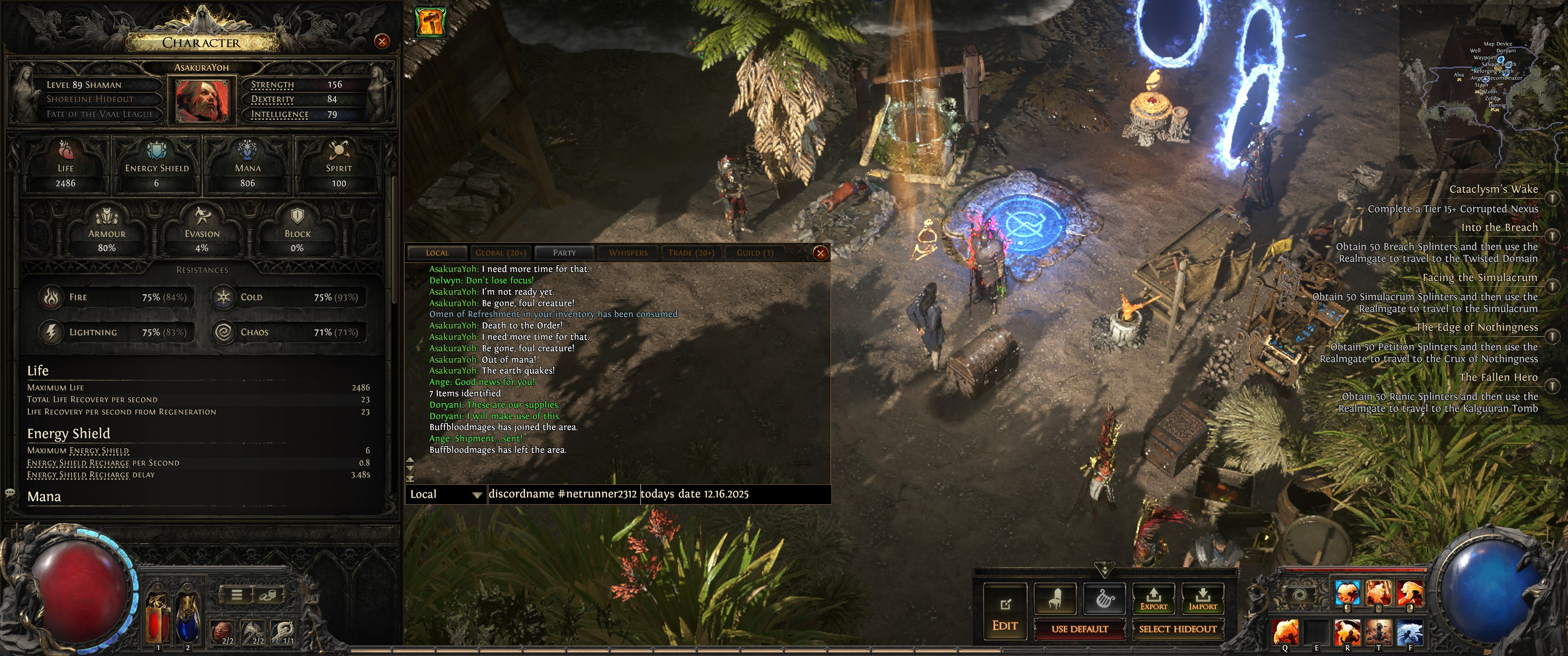Image resolution: width=1568 pixels, height=656 pixels.
Task: Switch to the Trade chat tab
Action: click(691, 253)
